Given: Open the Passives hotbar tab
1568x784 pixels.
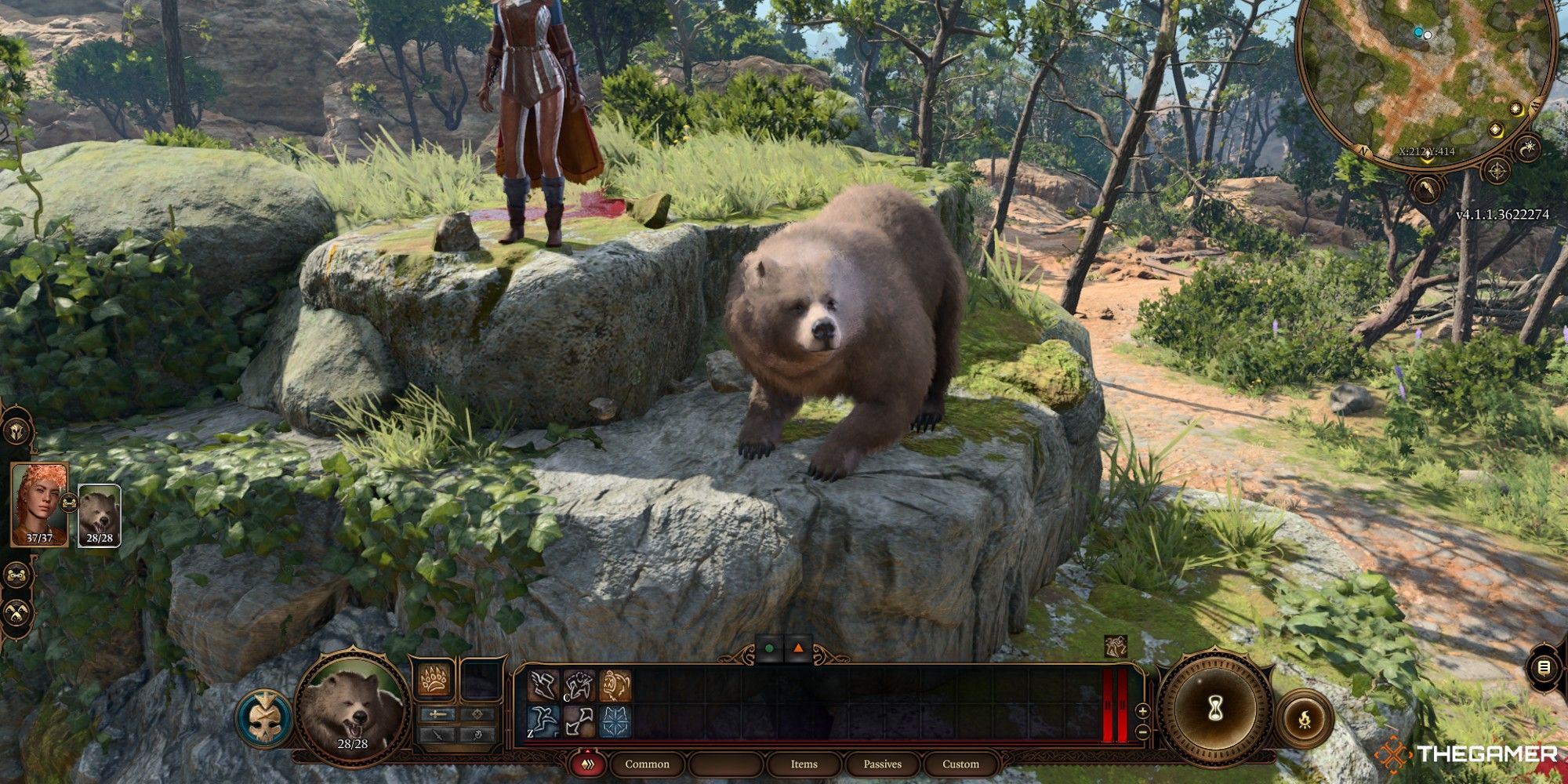Looking at the screenshot, I should click(x=884, y=764).
